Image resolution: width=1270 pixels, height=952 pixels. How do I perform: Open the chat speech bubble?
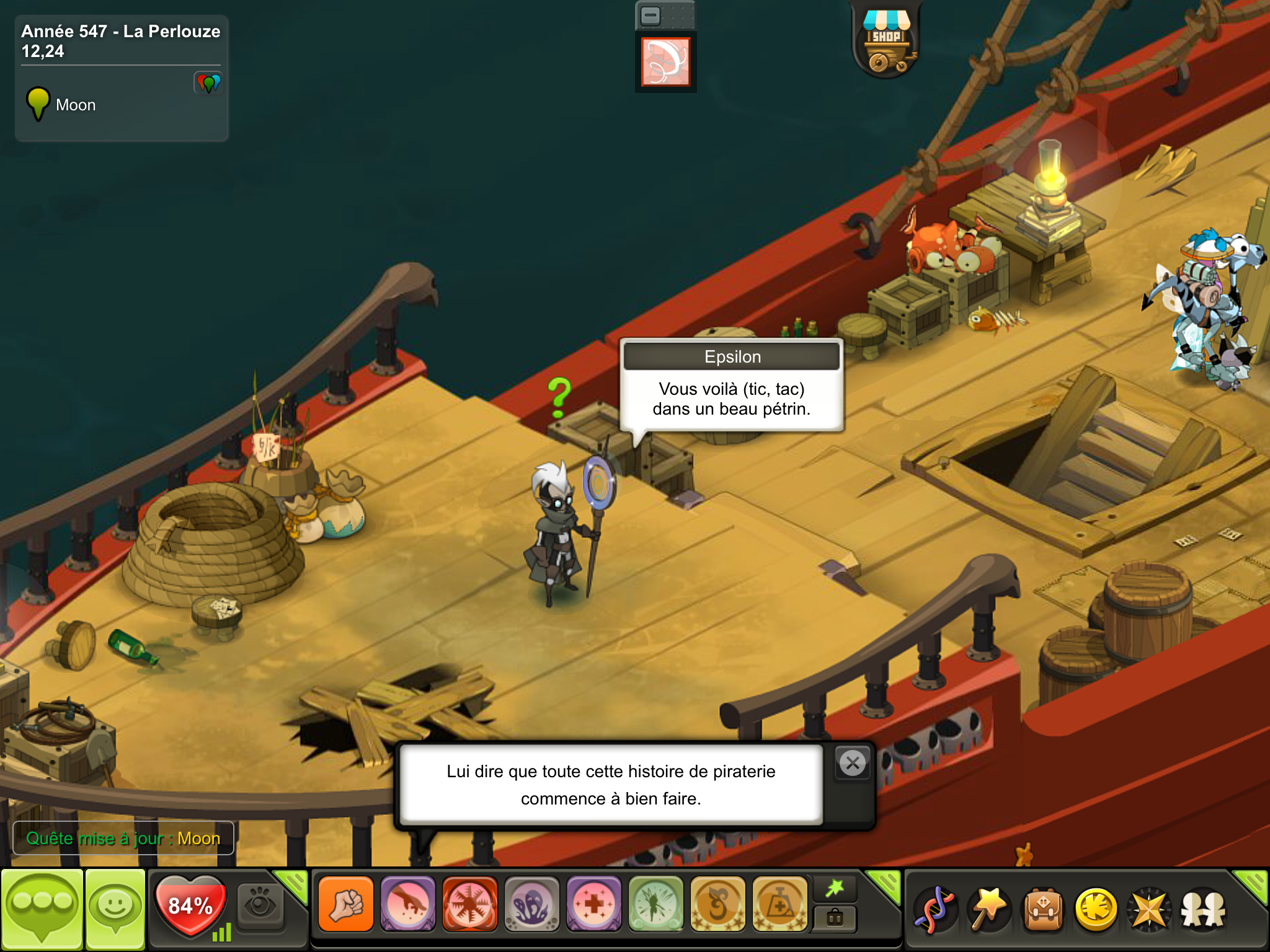(42, 909)
